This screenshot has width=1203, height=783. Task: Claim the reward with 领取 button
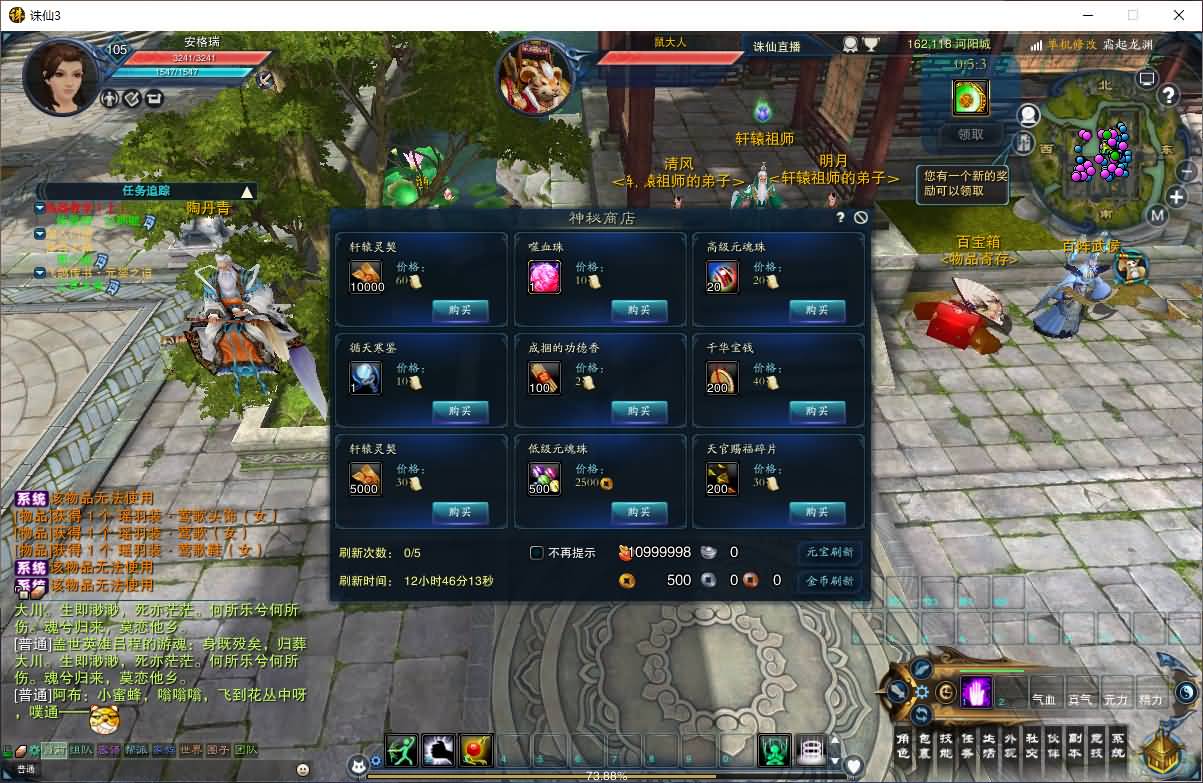click(x=970, y=134)
